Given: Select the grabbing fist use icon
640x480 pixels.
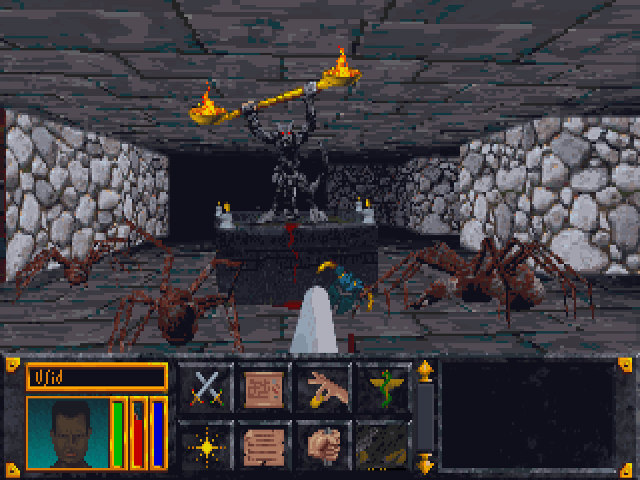Looking at the screenshot, I should pyautogui.click(x=322, y=444).
